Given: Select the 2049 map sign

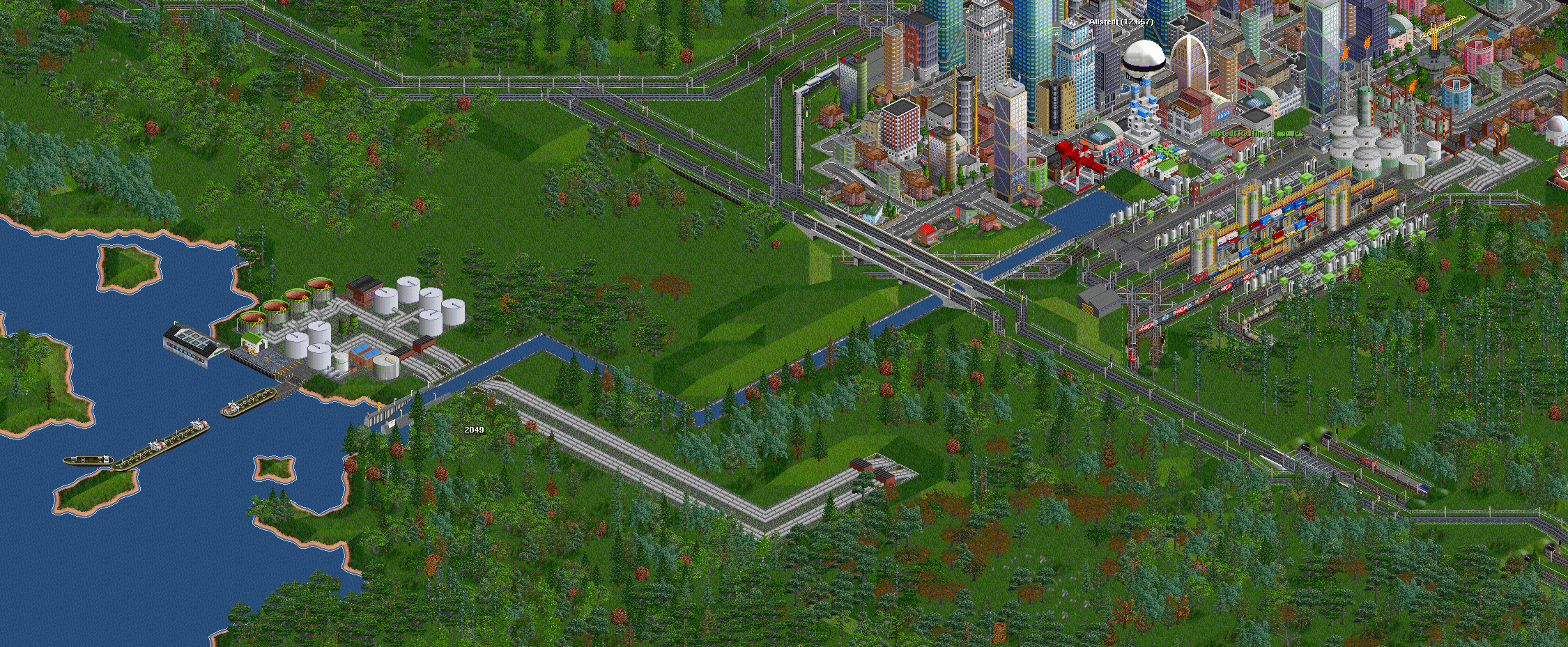Looking at the screenshot, I should 474,430.
